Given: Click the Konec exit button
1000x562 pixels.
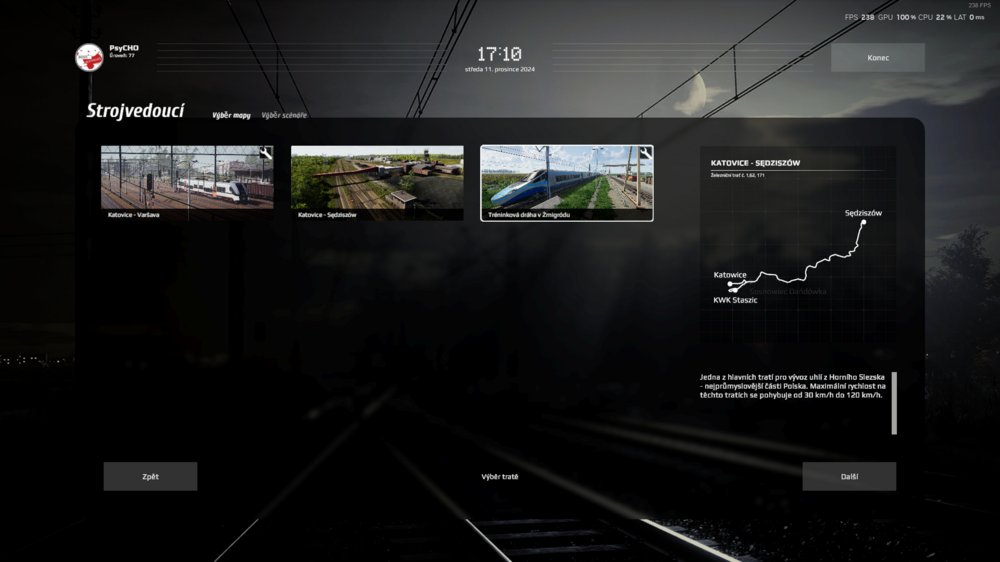Looking at the screenshot, I should pyautogui.click(x=877, y=58).
